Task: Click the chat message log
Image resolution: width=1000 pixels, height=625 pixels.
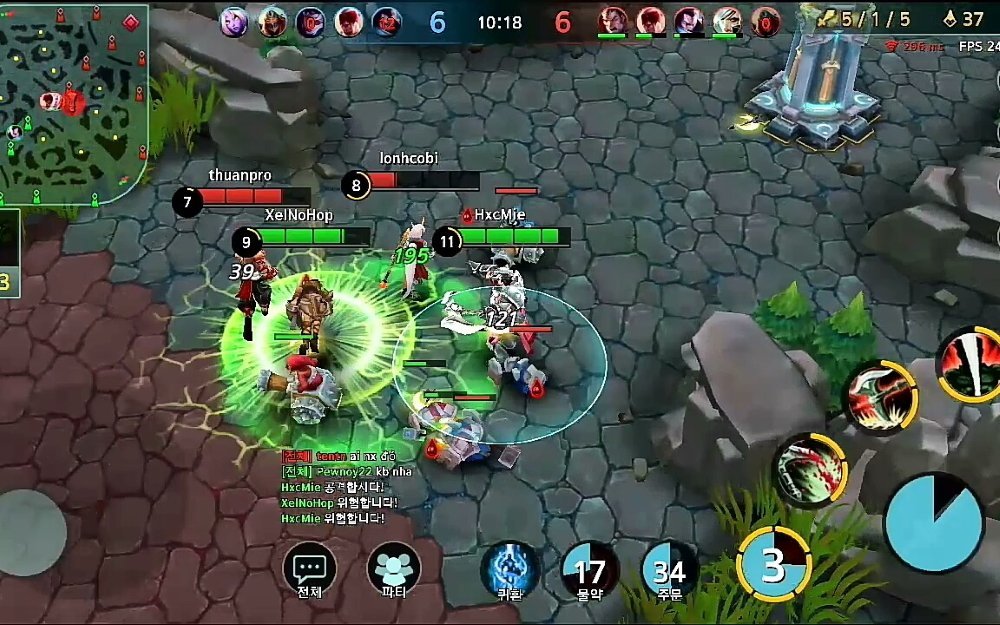Action: 340,487
